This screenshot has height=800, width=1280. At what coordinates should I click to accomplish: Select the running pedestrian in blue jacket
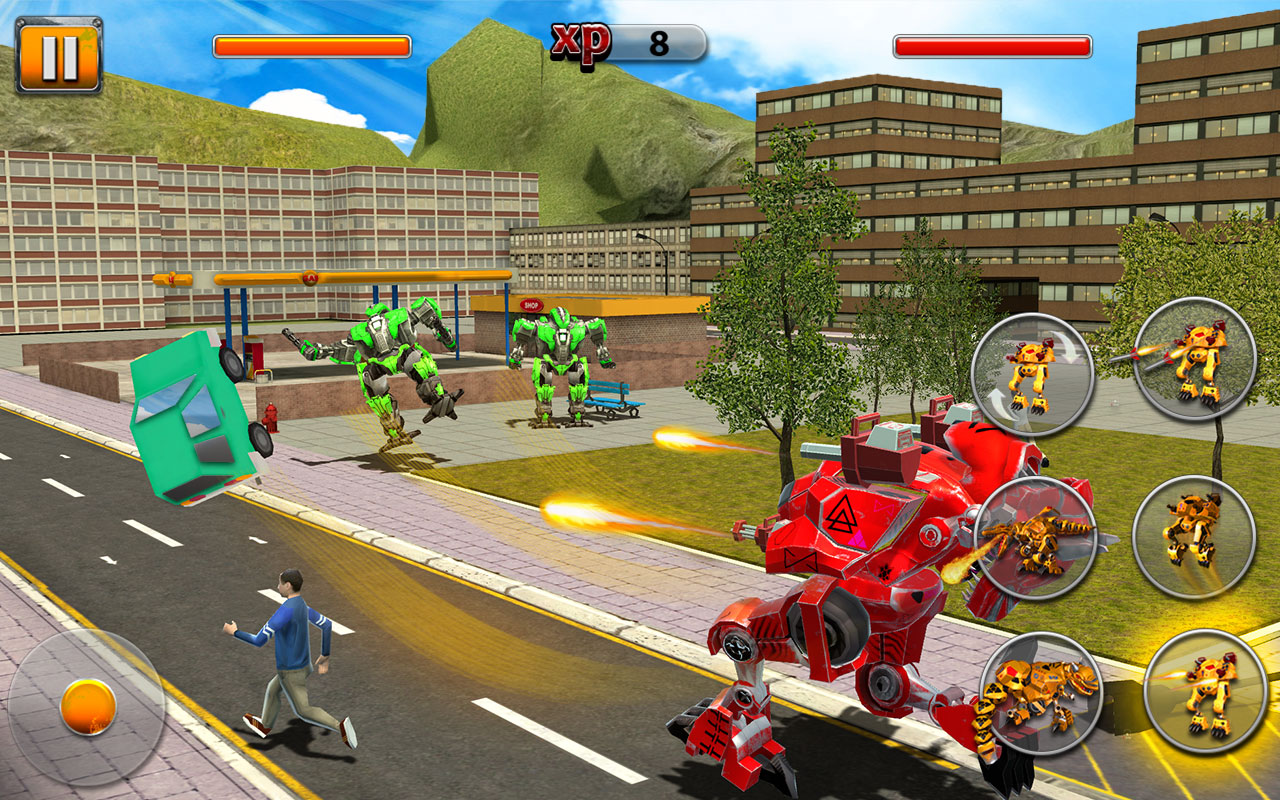click(x=290, y=640)
